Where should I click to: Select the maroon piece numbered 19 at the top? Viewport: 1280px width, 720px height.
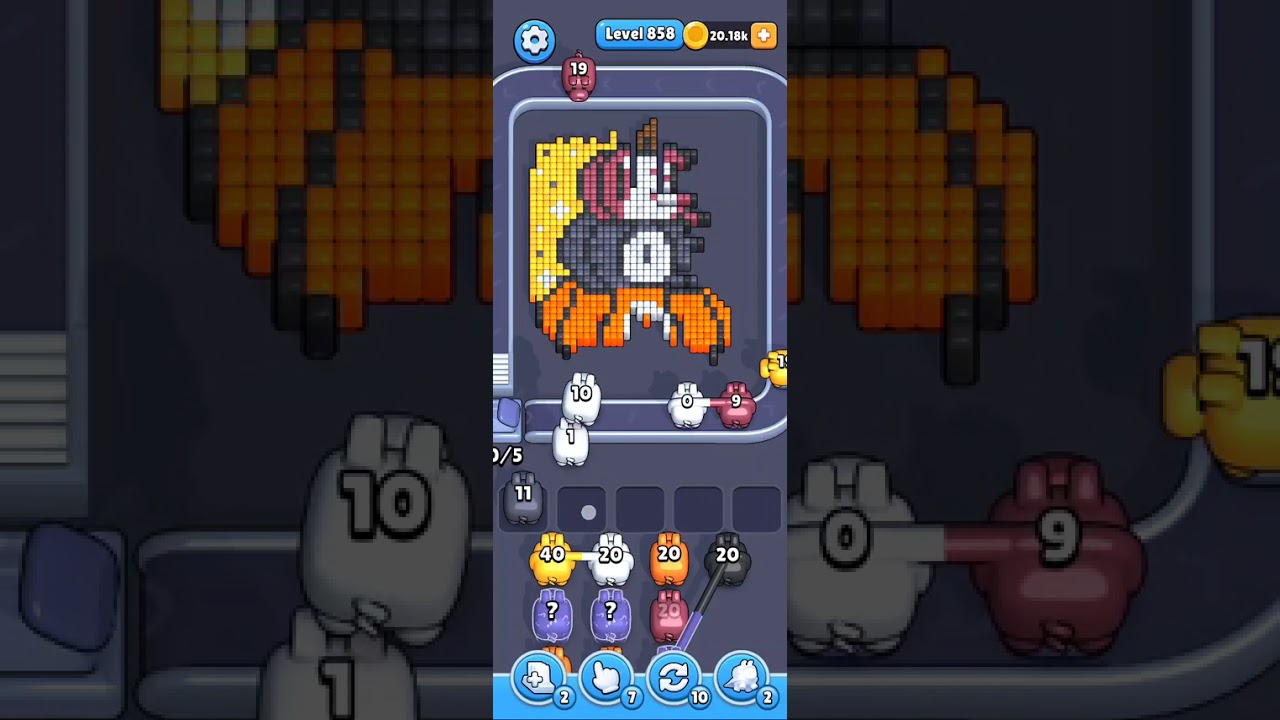pyautogui.click(x=578, y=72)
